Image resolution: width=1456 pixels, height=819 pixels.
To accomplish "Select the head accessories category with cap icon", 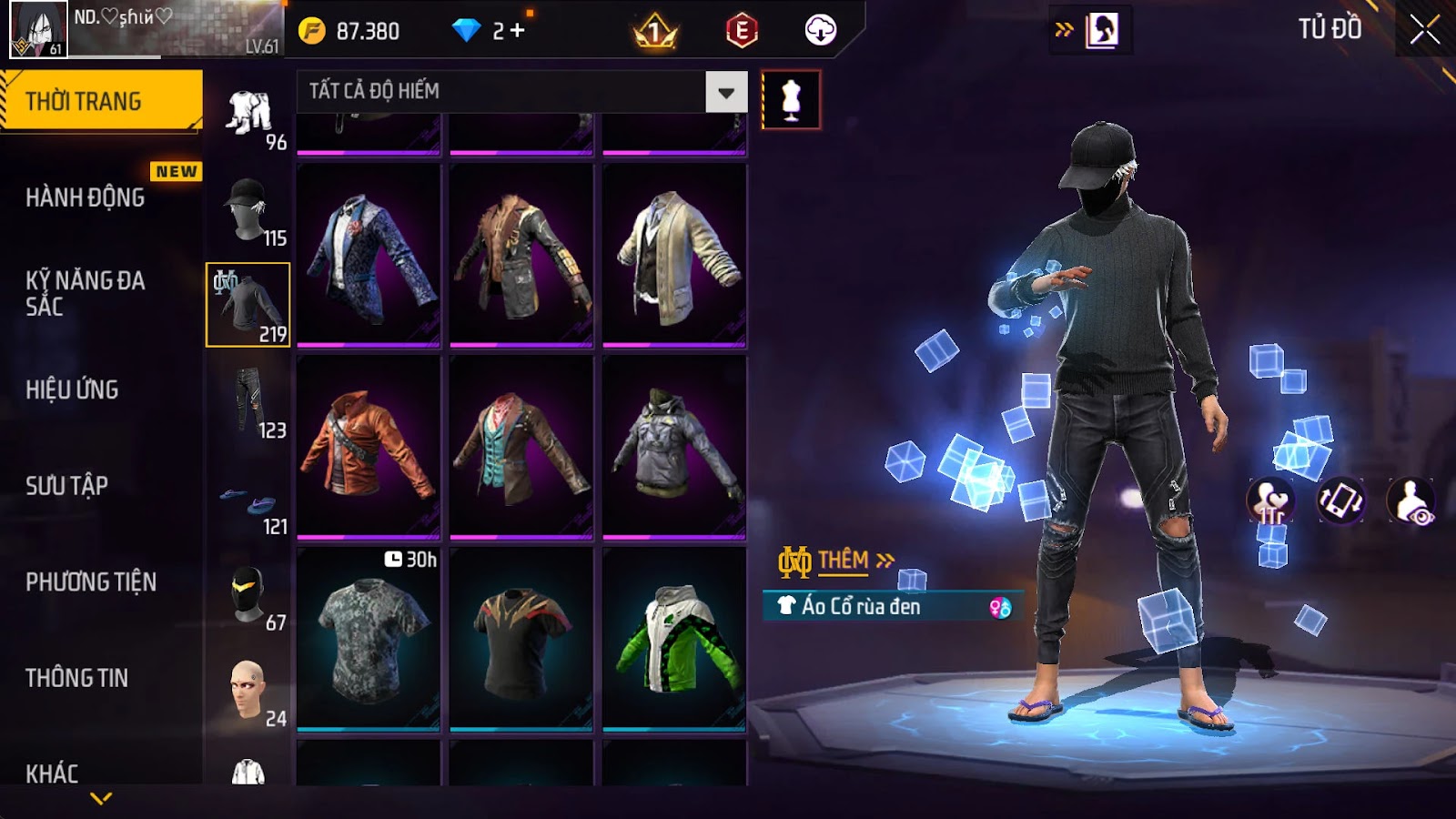I will [x=248, y=209].
